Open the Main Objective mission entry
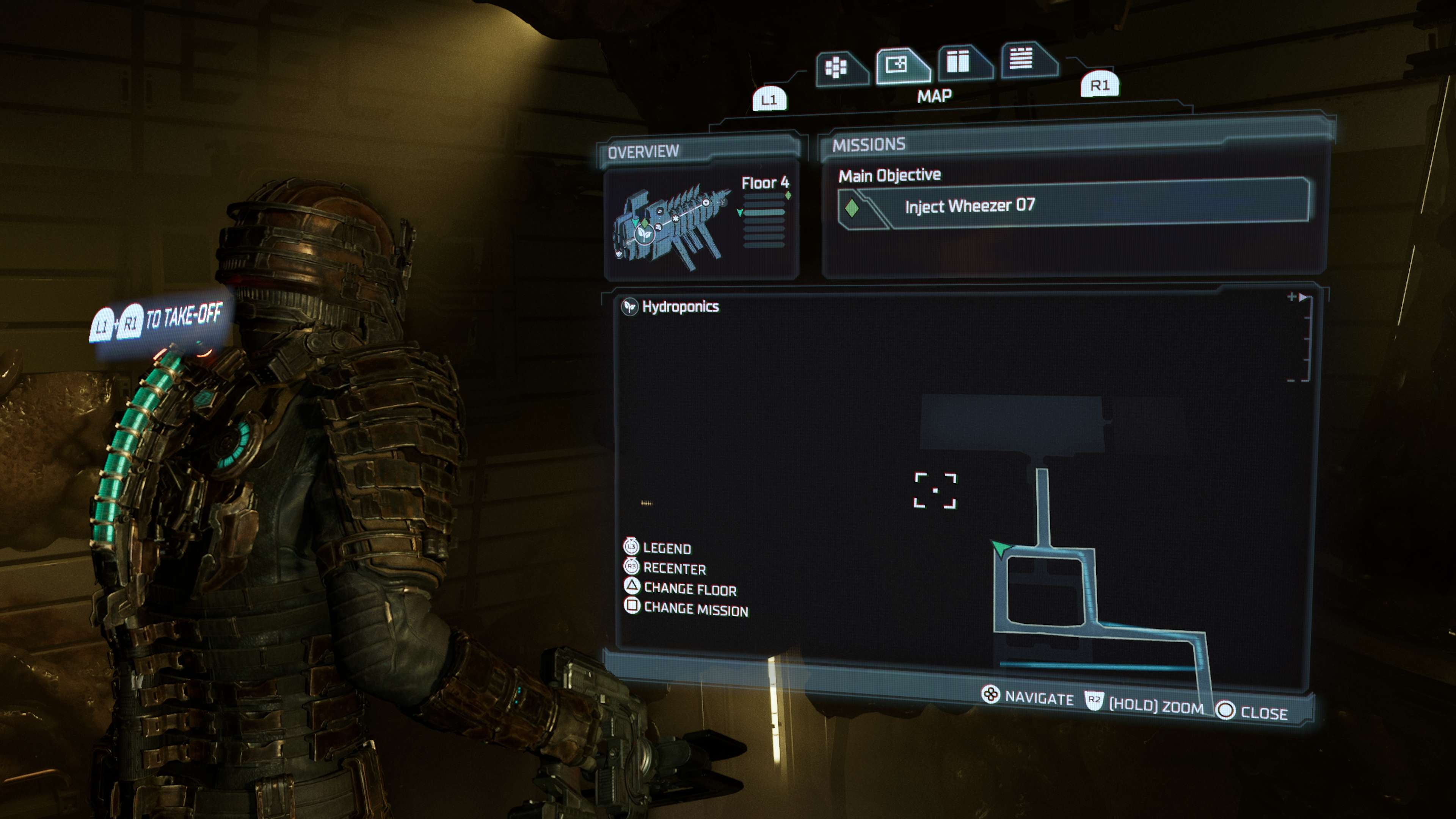This screenshot has width=1456, height=819. (889, 175)
